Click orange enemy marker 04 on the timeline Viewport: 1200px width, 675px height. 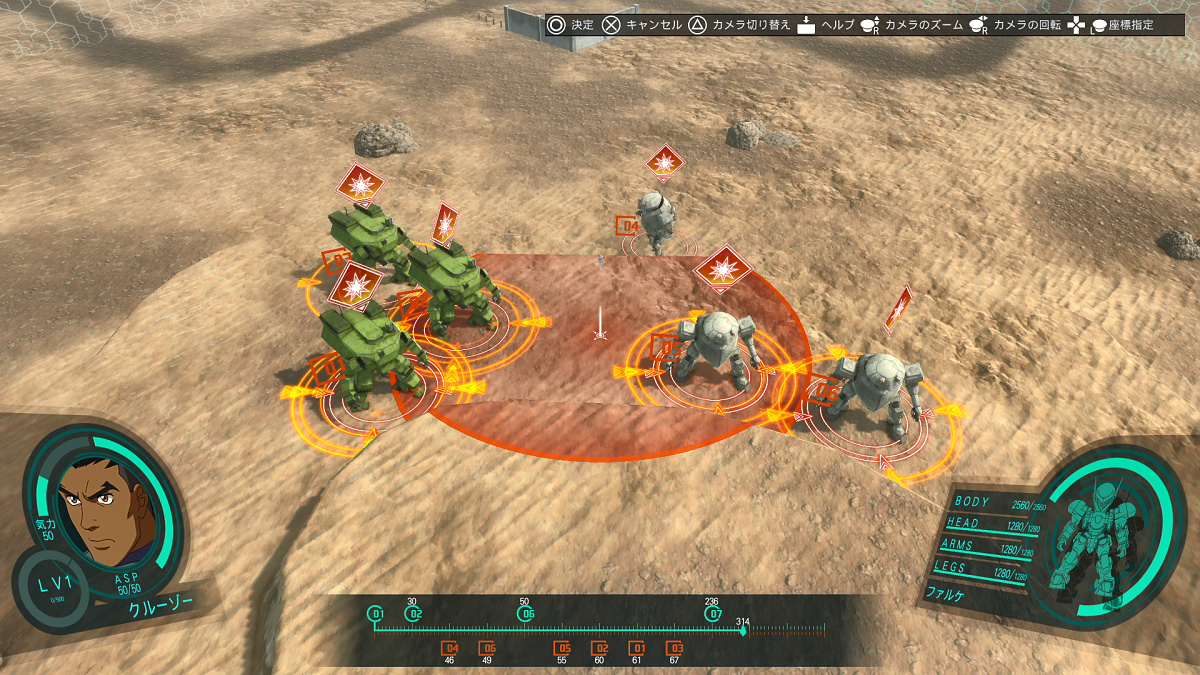coord(450,648)
